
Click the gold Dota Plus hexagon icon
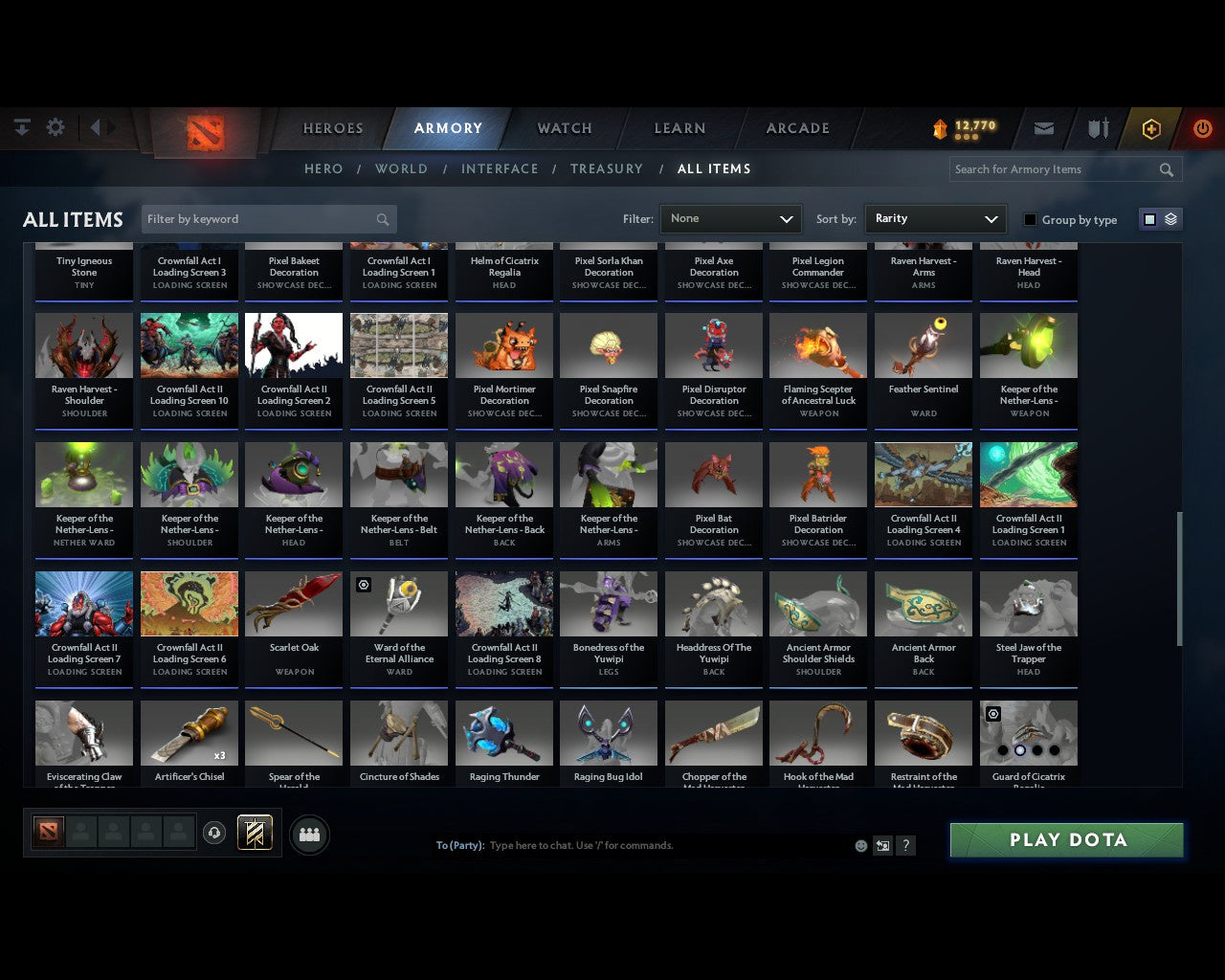pos(1150,128)
